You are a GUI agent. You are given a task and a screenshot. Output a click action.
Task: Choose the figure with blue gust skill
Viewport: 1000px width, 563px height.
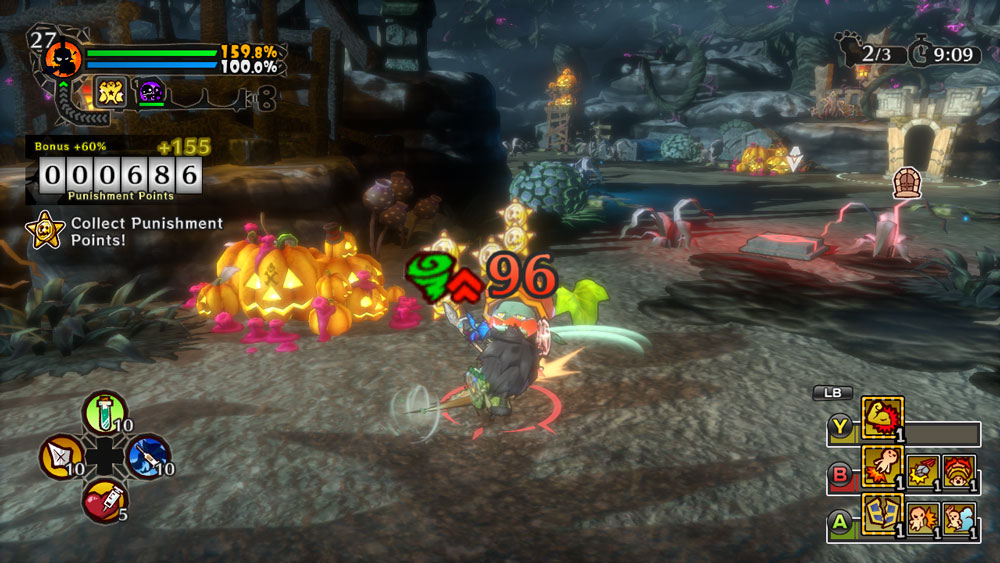pyautogui.click(x=959, y=519)
